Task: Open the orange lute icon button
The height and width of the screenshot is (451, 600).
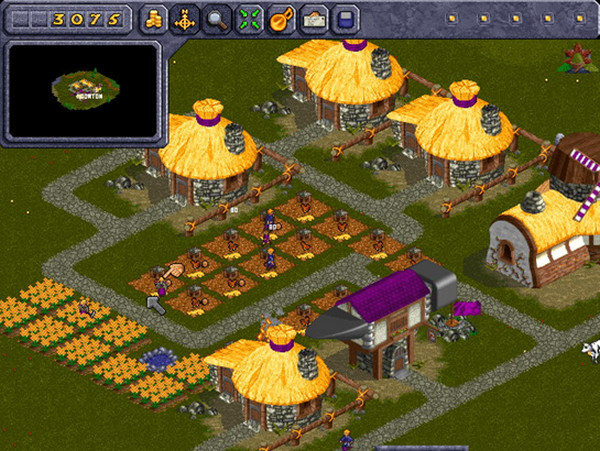Action: (281, 18)
